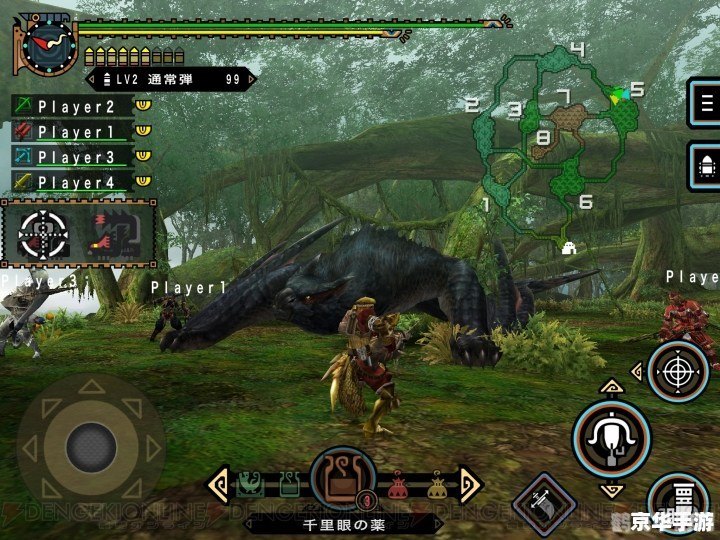Tap the bullet ammo button
Screen dimensions: 720x540
pyautogui.click(x=705, y=163)
